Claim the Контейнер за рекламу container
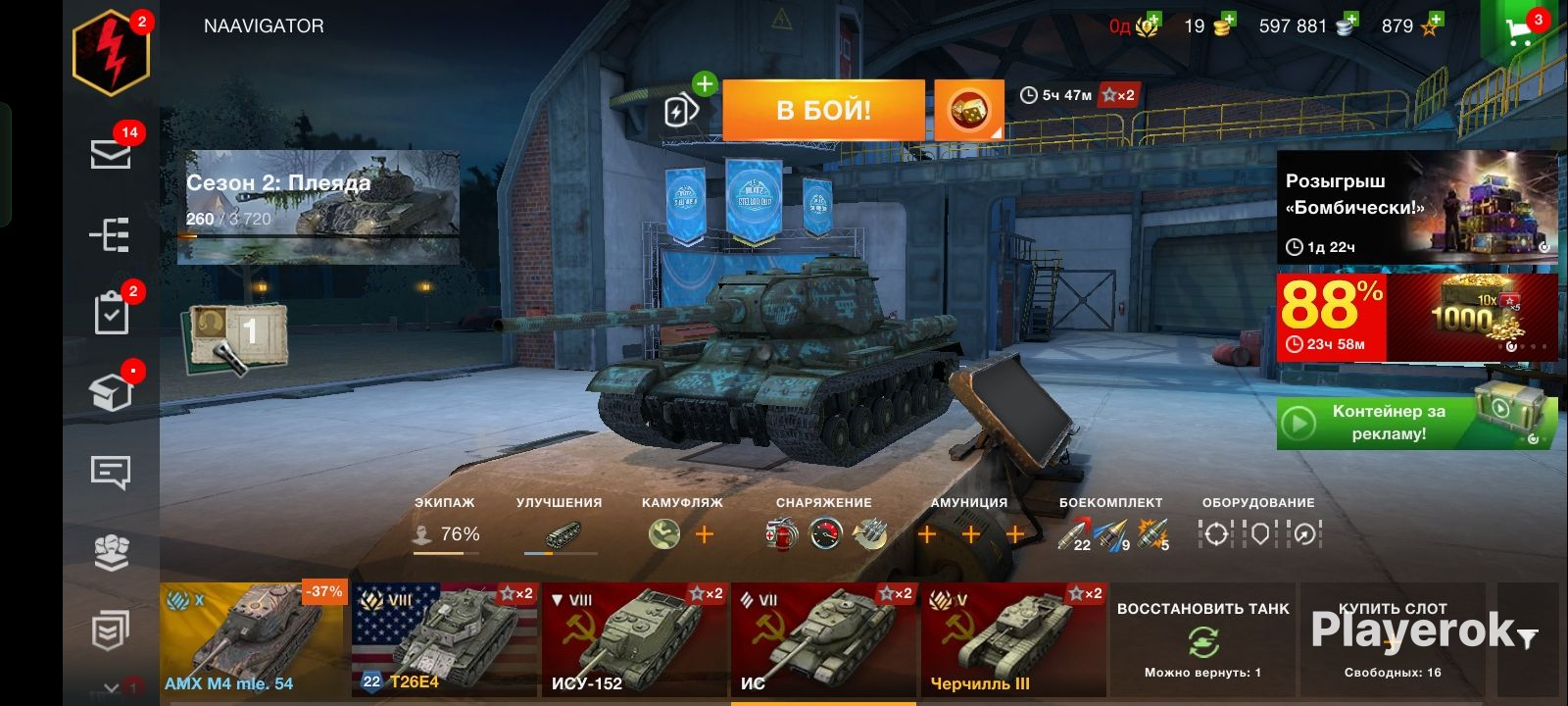 pos(1417,423)
